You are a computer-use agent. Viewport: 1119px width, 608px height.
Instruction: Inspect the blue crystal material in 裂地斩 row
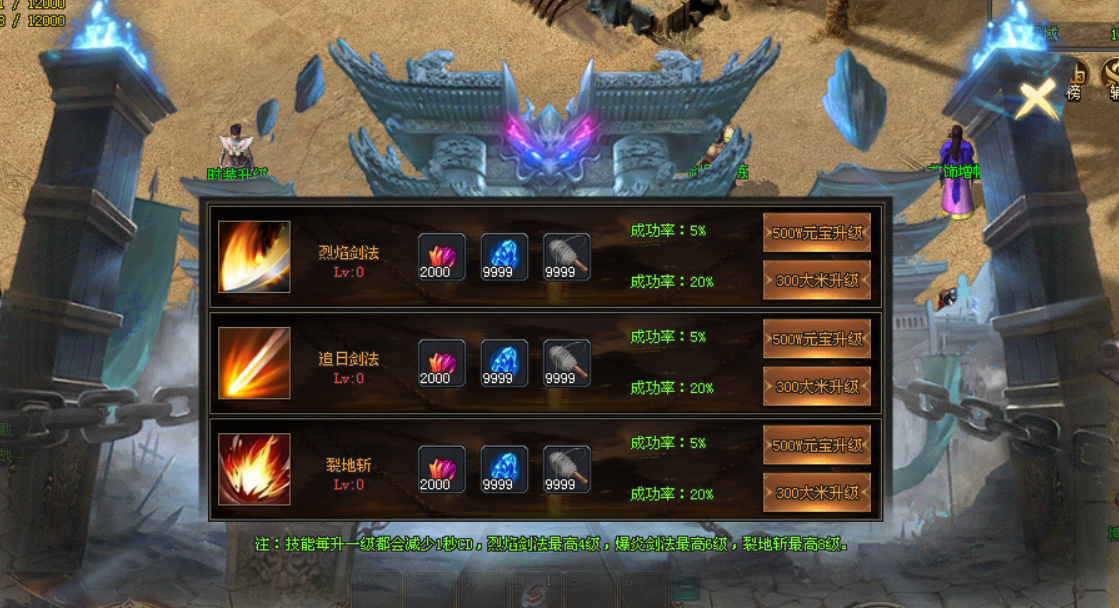coord(504,469)
